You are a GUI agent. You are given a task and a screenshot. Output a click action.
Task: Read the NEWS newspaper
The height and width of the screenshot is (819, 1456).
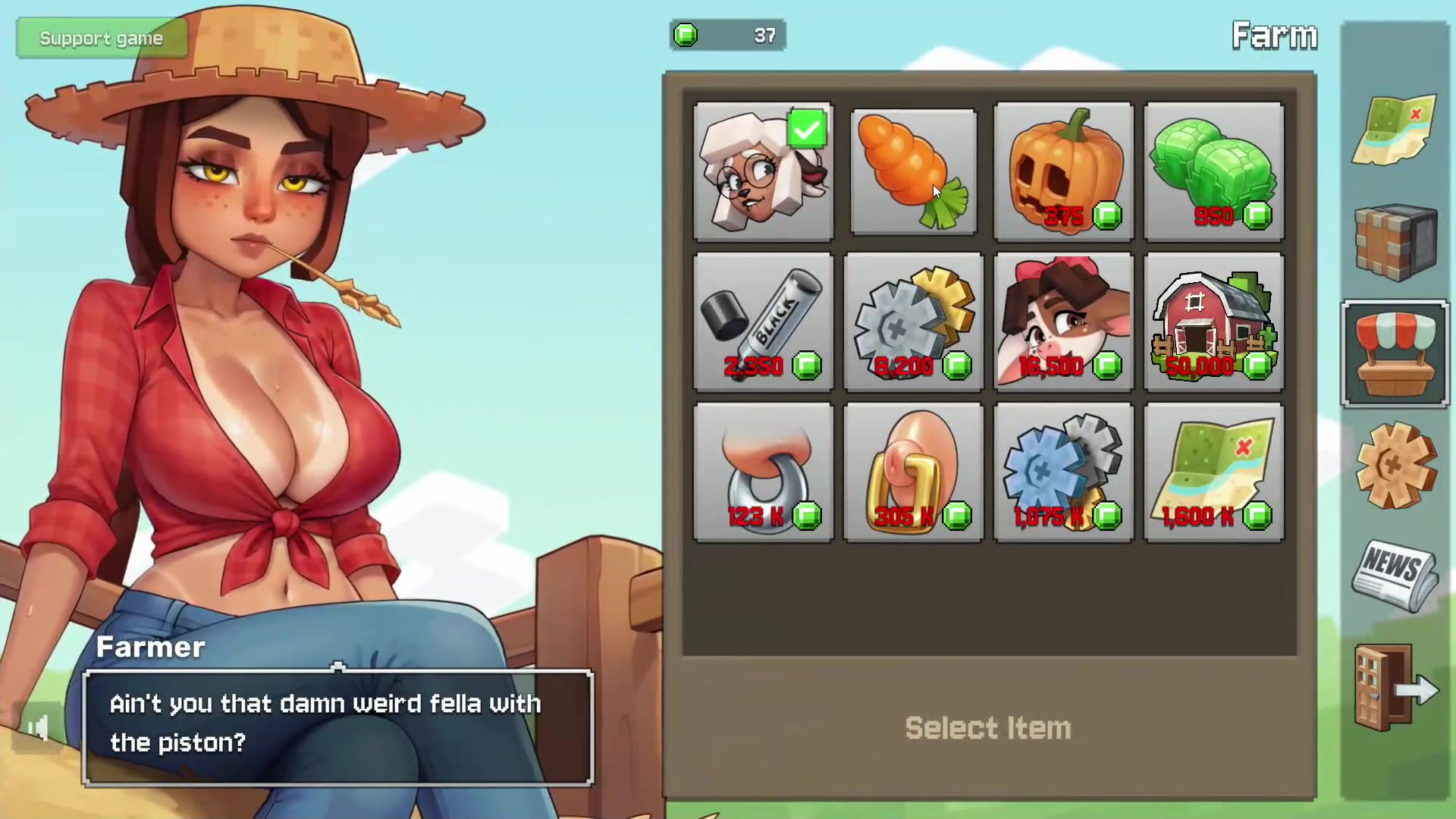pyautogui.click(x=1395, y=576)
